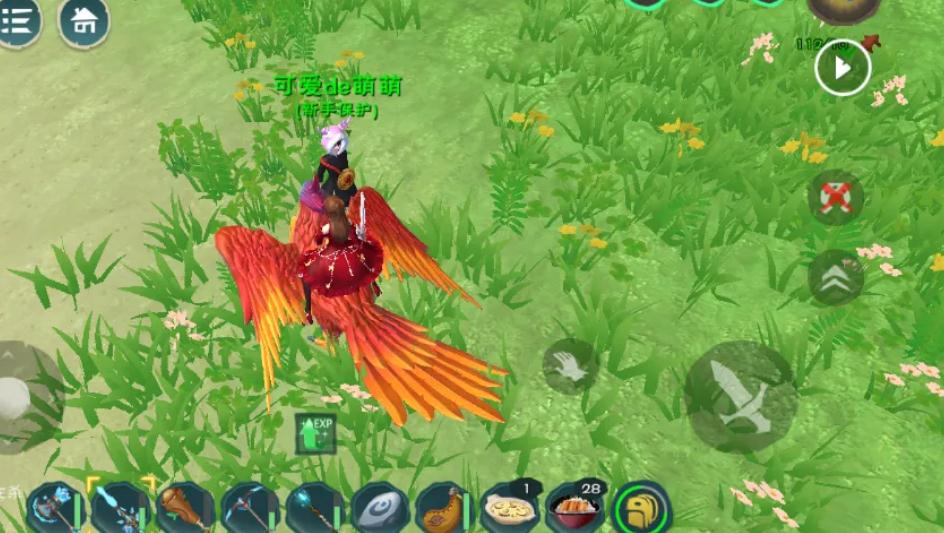
Task: Tap the home house icon
Action: point(84,21)
